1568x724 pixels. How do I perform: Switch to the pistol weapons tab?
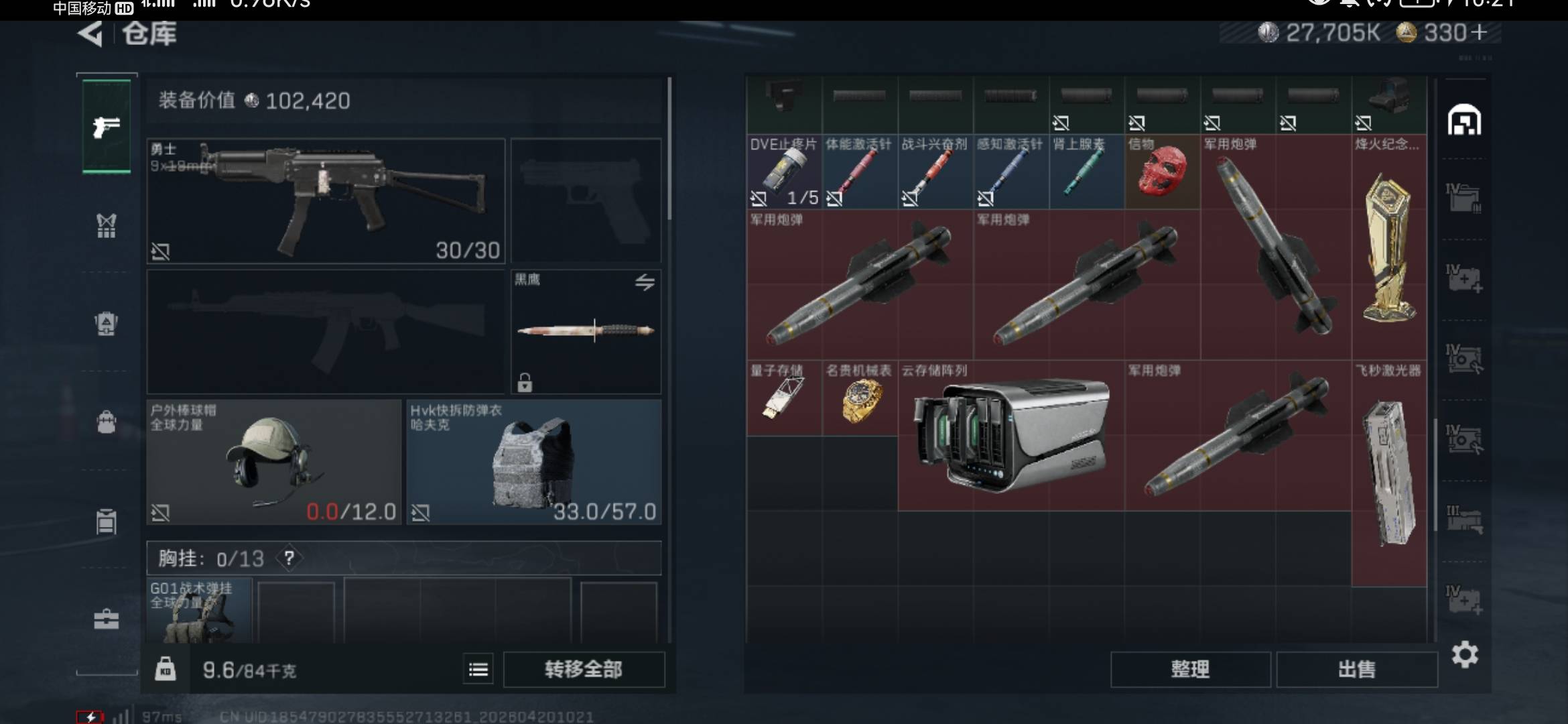click(x=107, y=126)
